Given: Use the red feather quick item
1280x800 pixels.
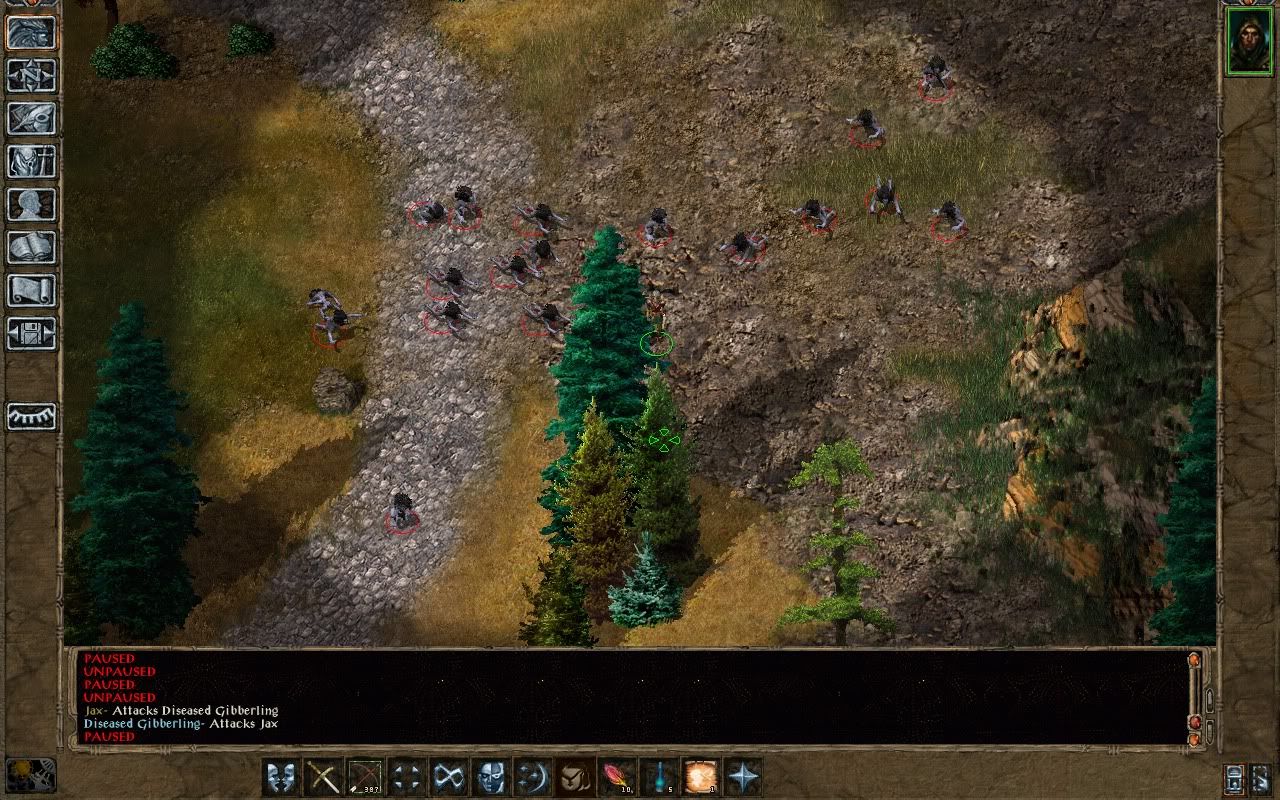Looking at the screenshot, I should [617, 776].
